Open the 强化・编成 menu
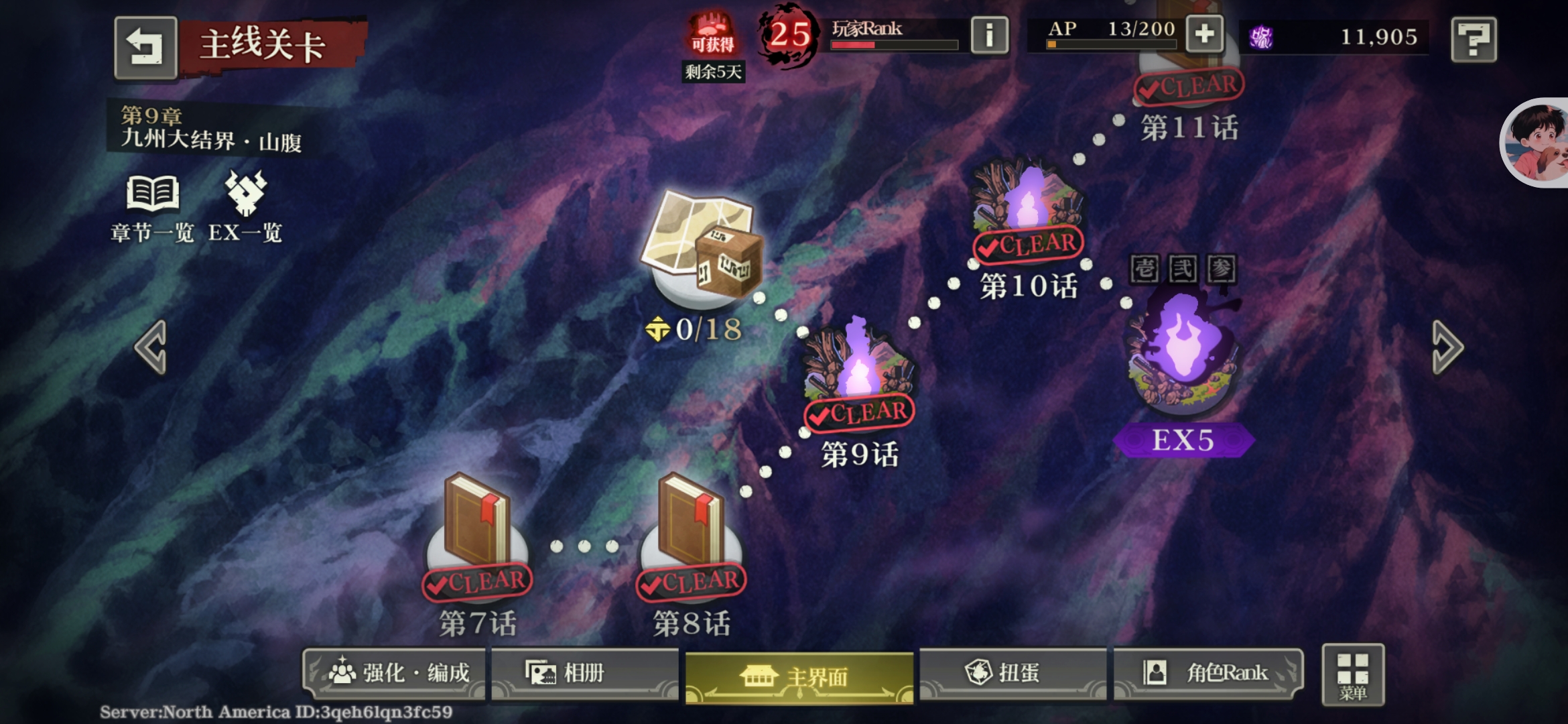The height and width of the screenshot is (724, 1568). (397, 673)
